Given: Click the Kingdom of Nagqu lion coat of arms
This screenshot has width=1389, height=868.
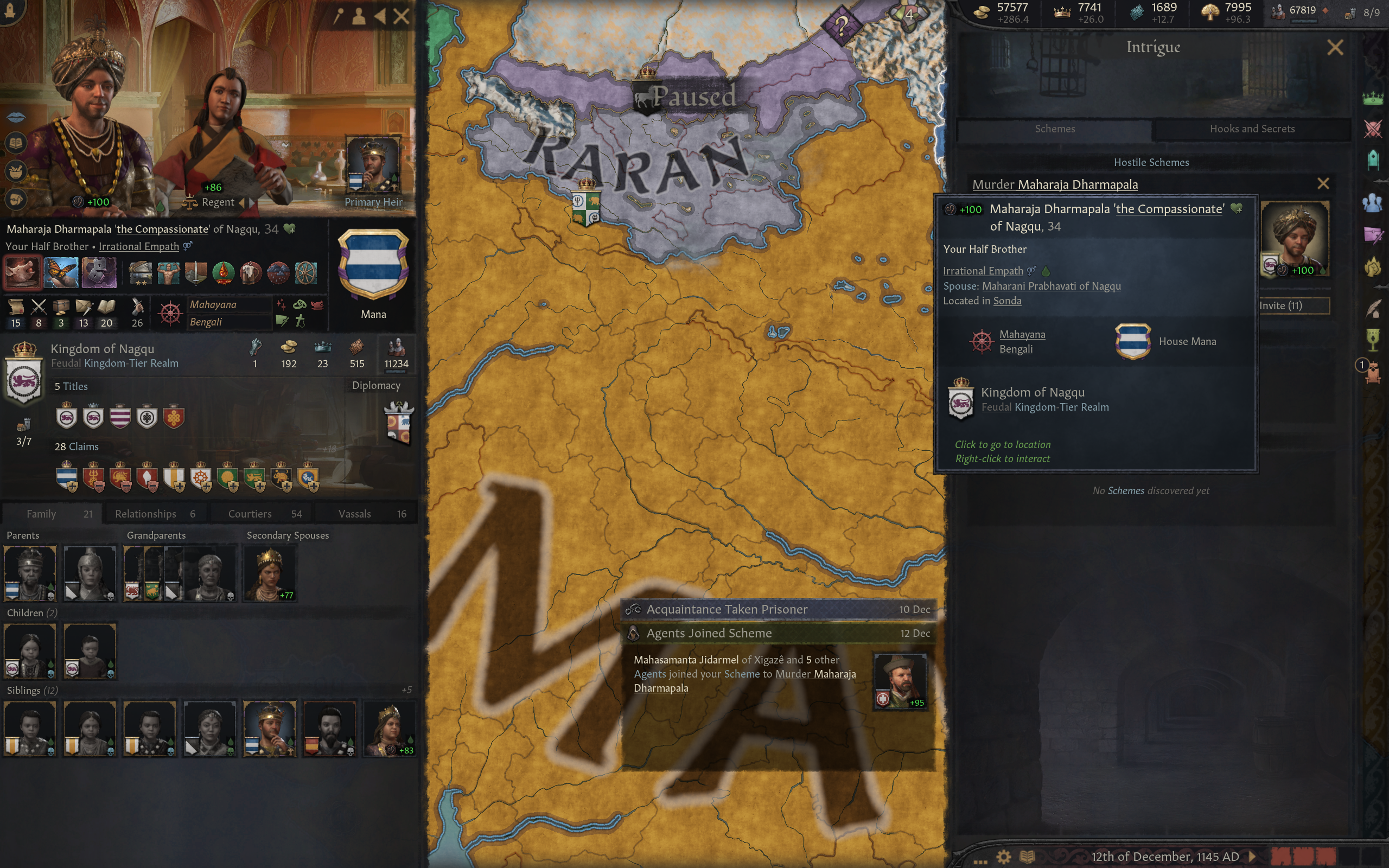Looking at the screenshot, I should tap(24, 382).
